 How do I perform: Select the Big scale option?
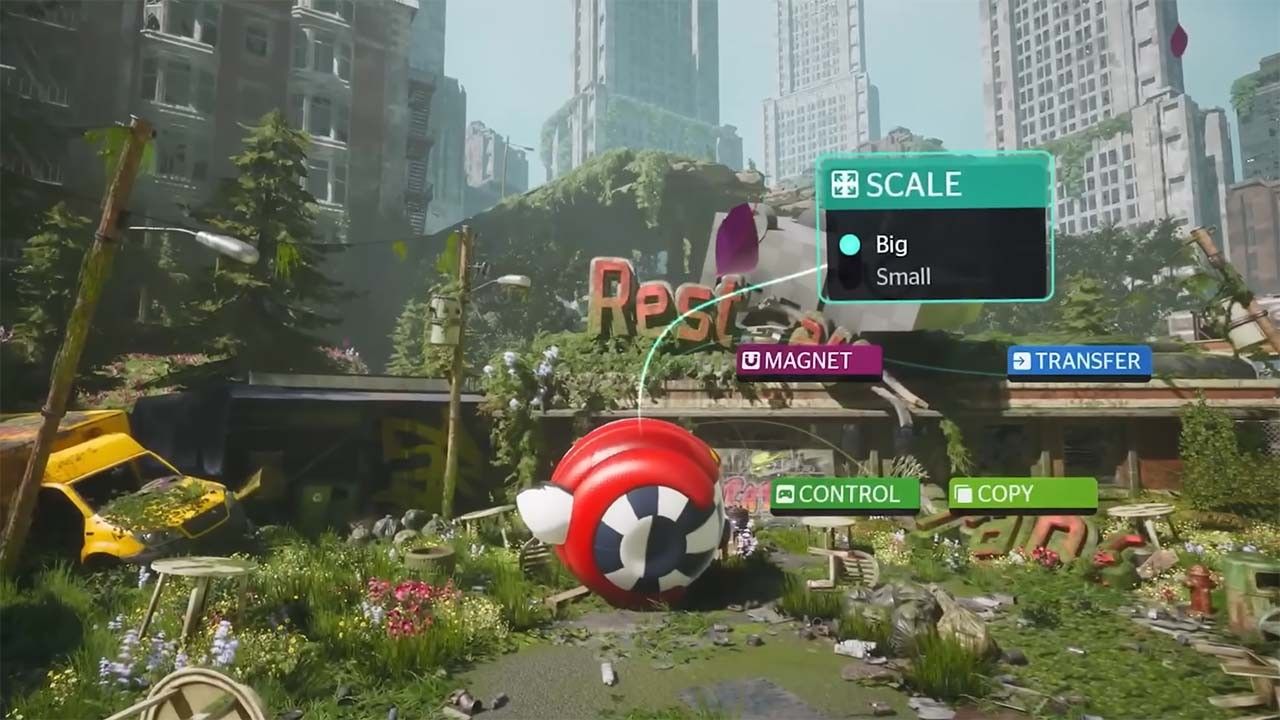[891, 244]
